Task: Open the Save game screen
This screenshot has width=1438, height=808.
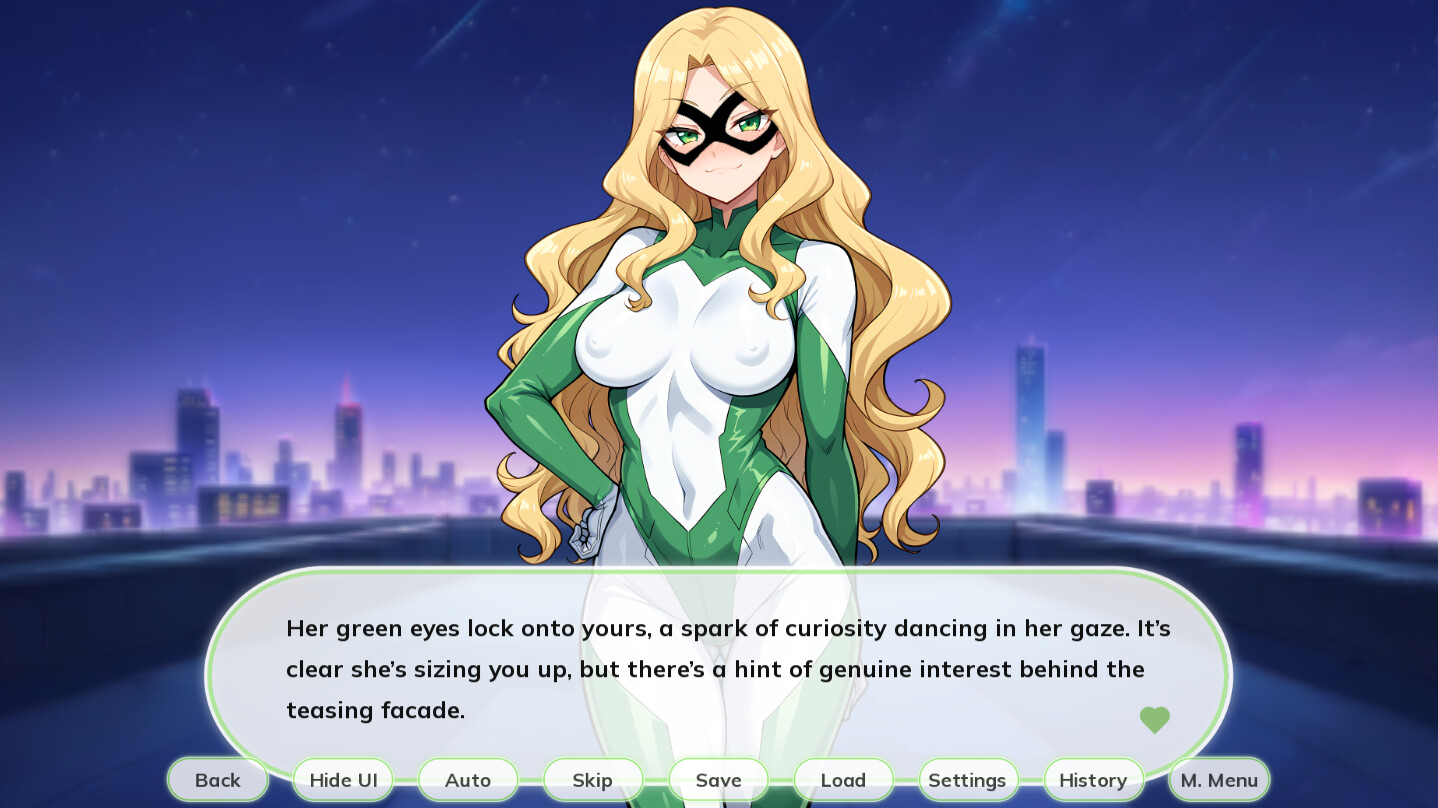Action: click(718, 780)
